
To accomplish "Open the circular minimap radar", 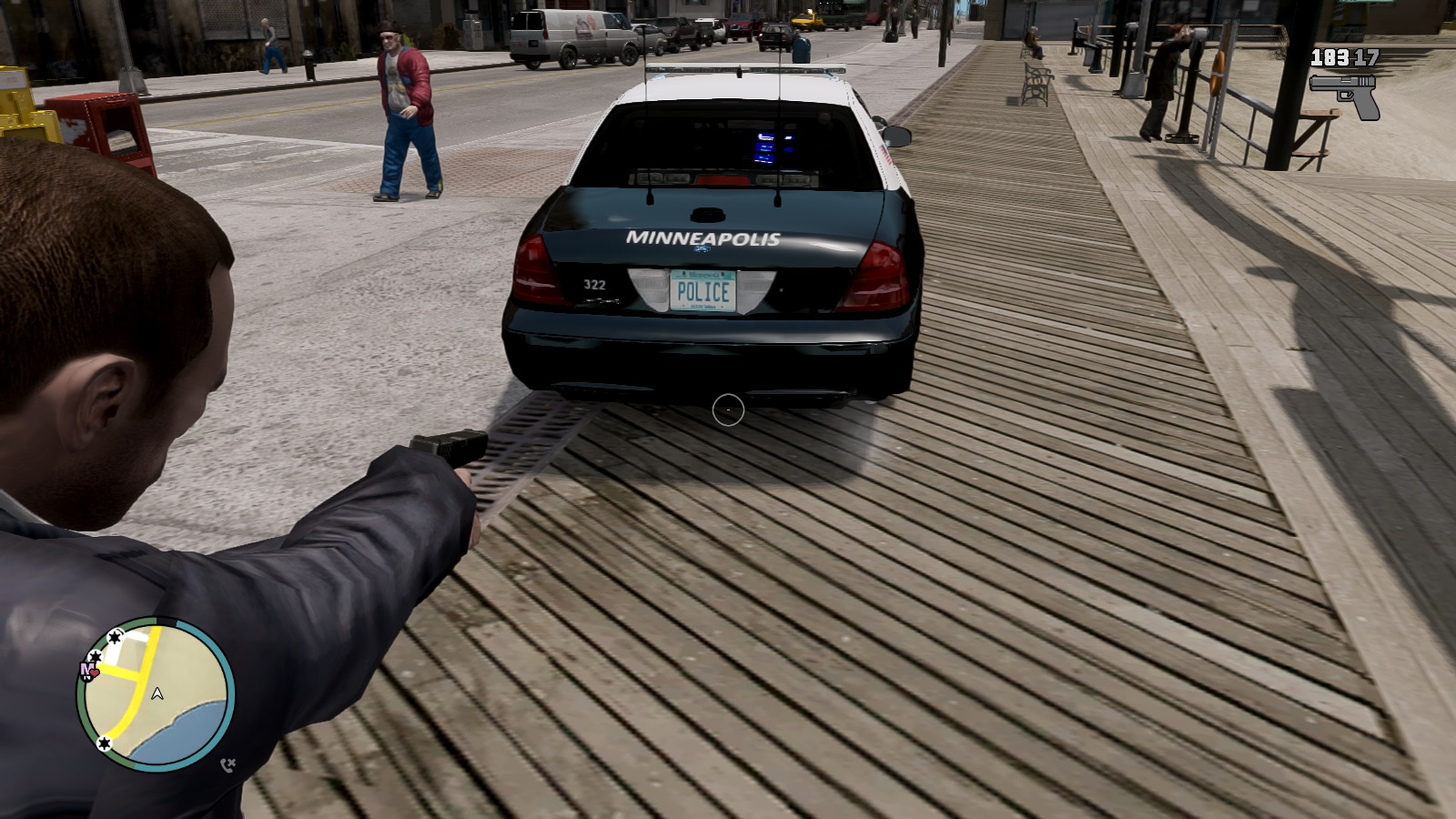I will (156, 696).
